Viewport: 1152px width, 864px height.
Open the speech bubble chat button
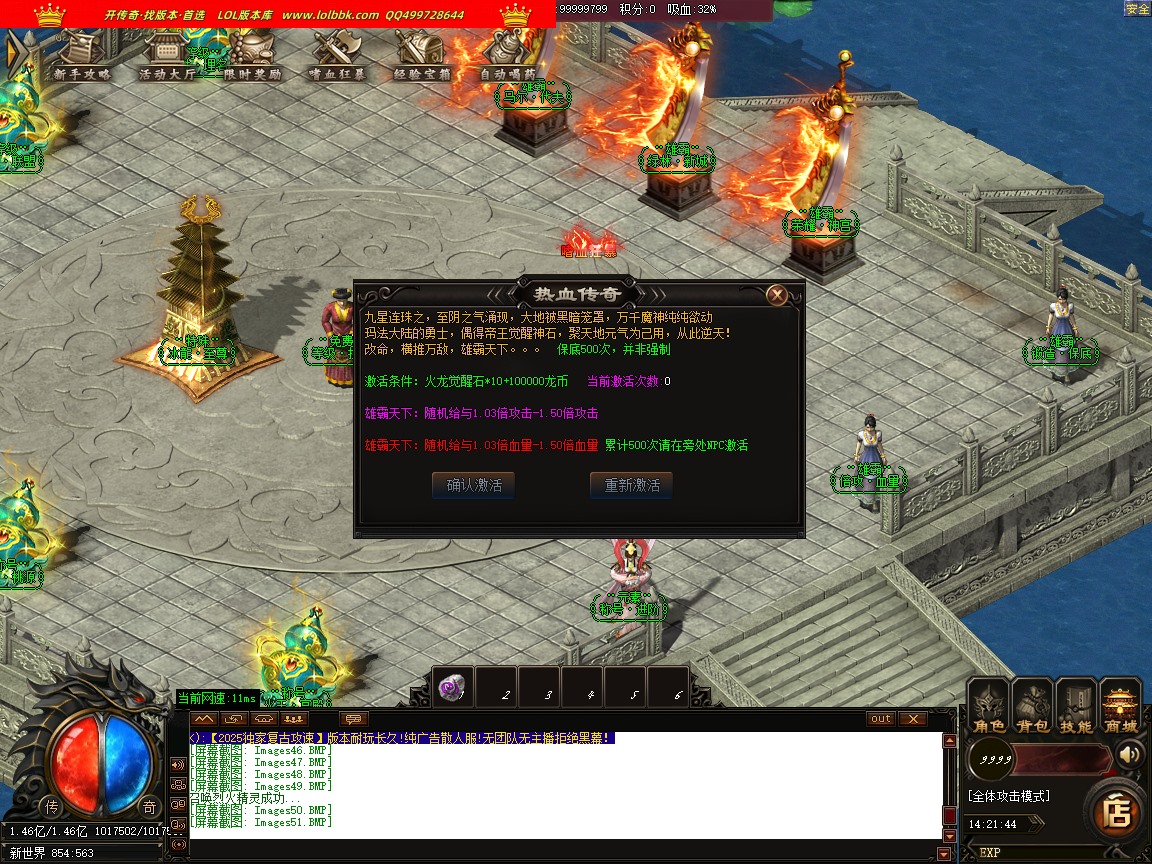click(354, 719)
